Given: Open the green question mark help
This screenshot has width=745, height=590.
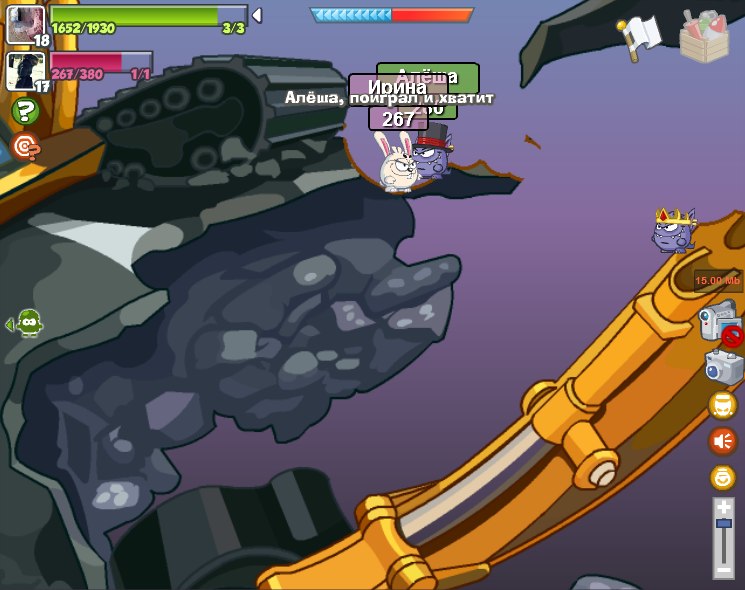Looking at the screenshot, I should (x=25, y=111).
